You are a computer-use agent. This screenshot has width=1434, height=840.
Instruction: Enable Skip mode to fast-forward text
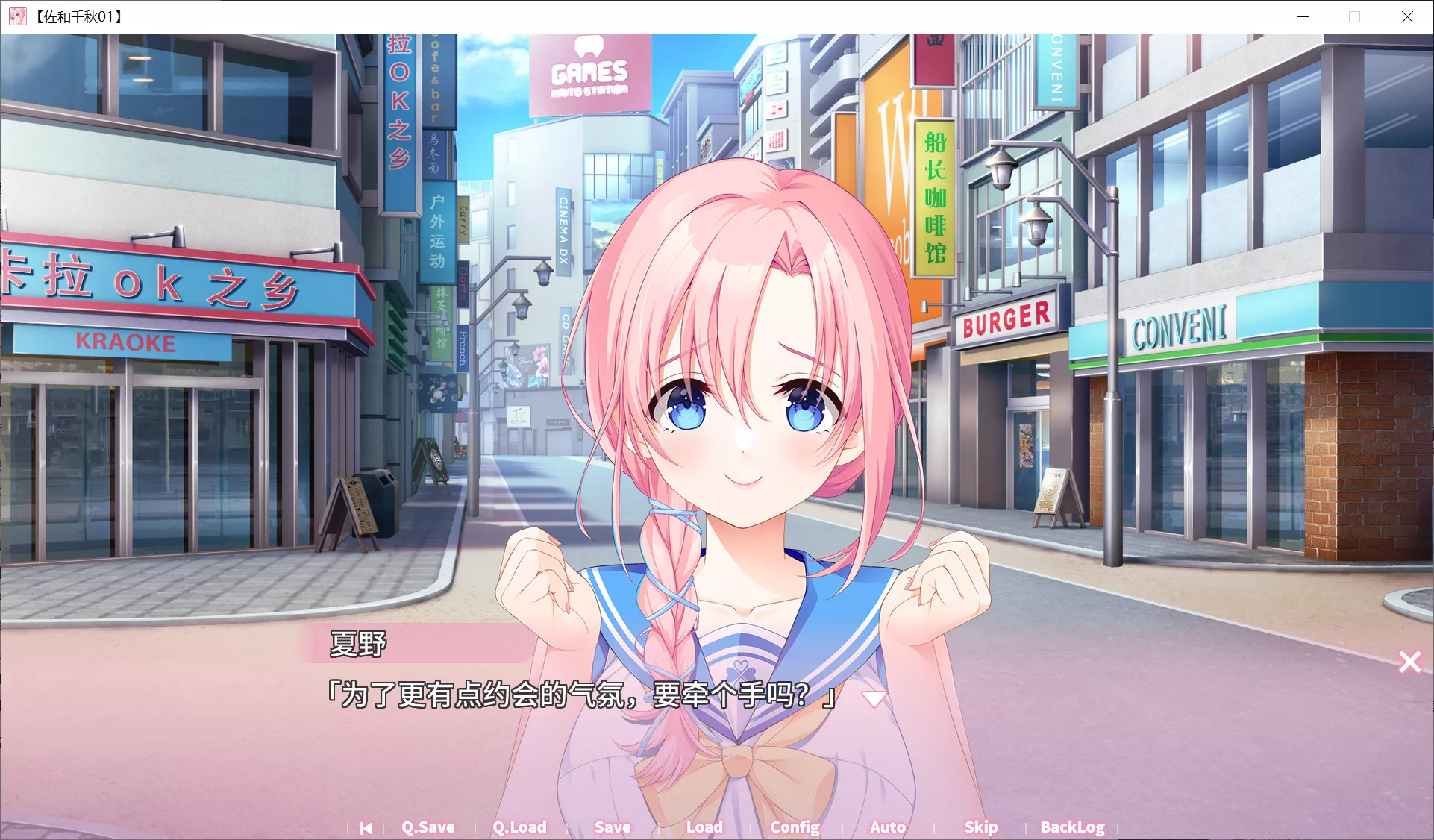tap(980, 827)
